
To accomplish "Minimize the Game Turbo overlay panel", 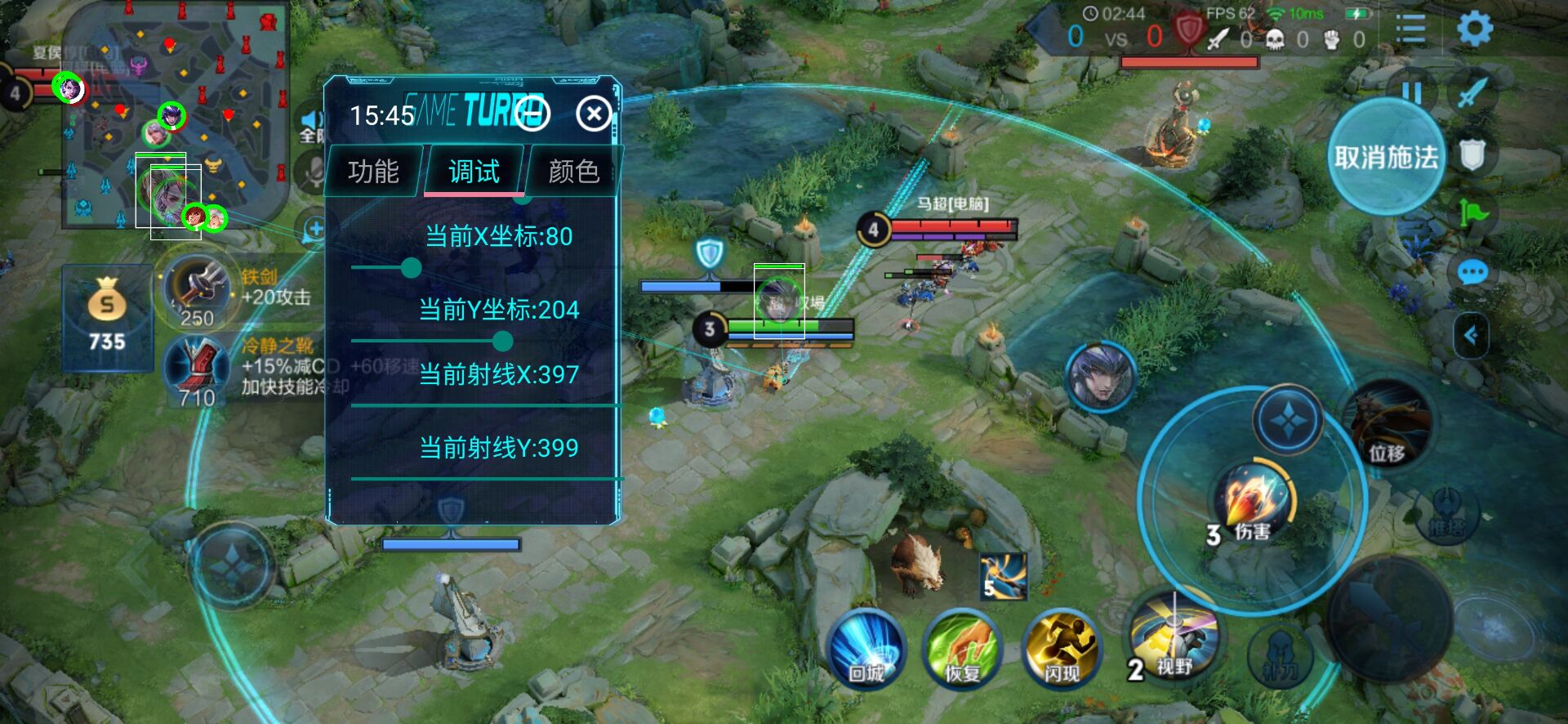I will pyautogui.click(x=532, y=113).
